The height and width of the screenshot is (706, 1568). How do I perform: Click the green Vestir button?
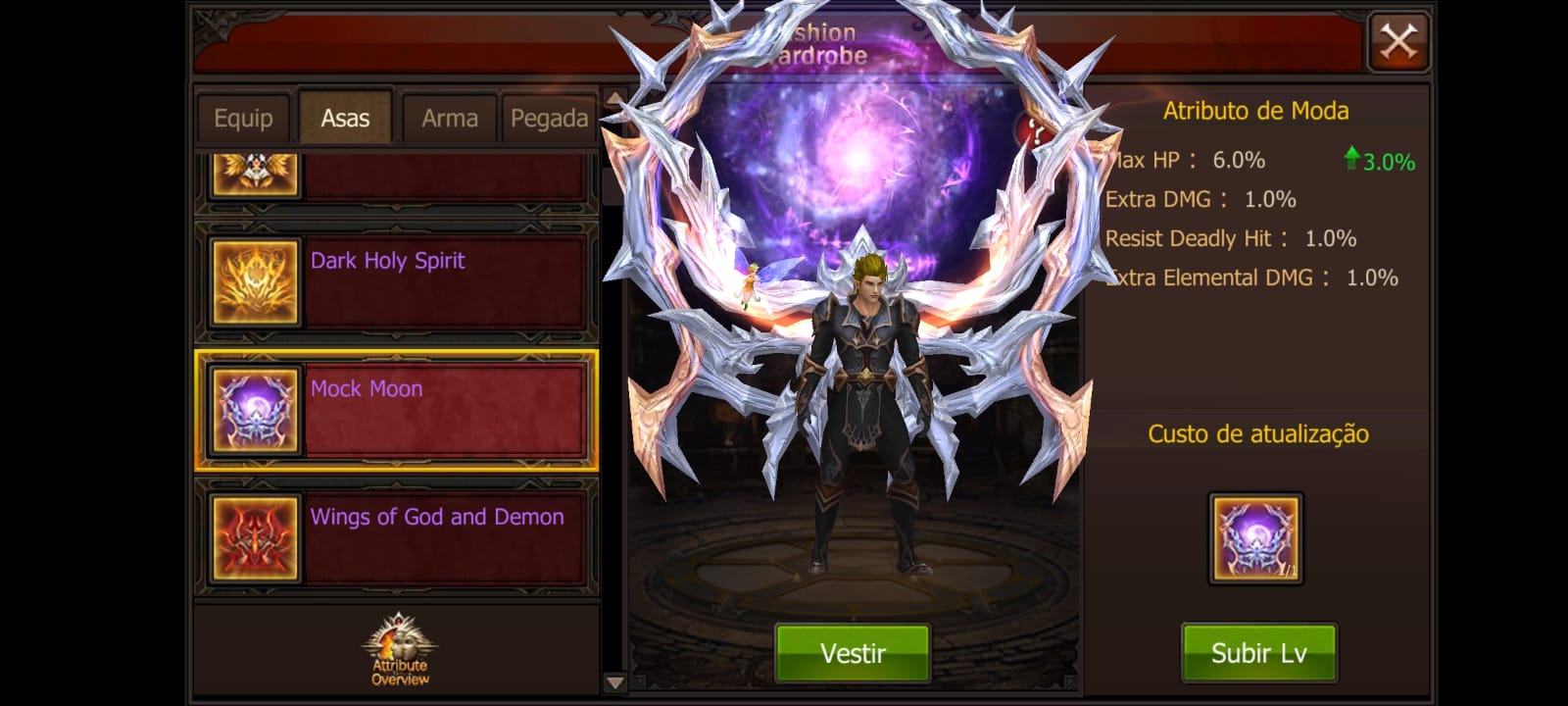click(x=853, y=653)
